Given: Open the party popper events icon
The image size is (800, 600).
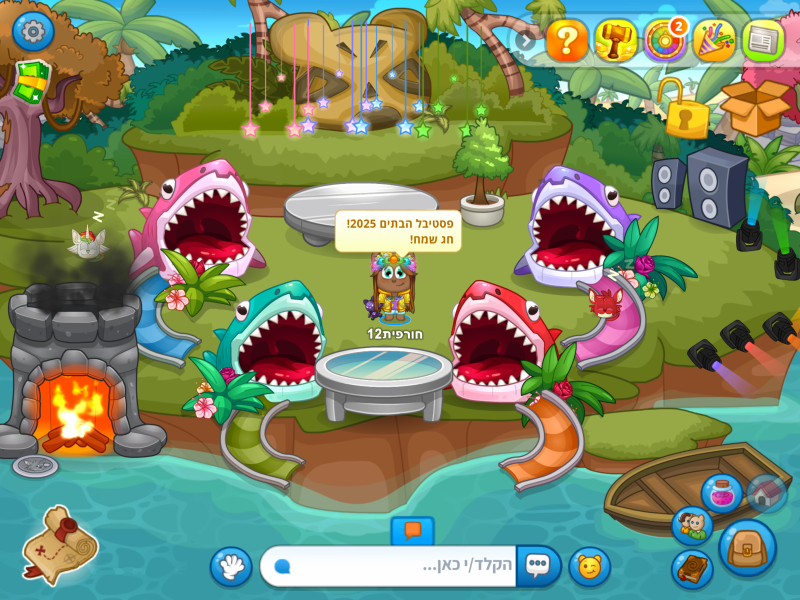Looking at the screenshot, I should (x=714, y=40).
